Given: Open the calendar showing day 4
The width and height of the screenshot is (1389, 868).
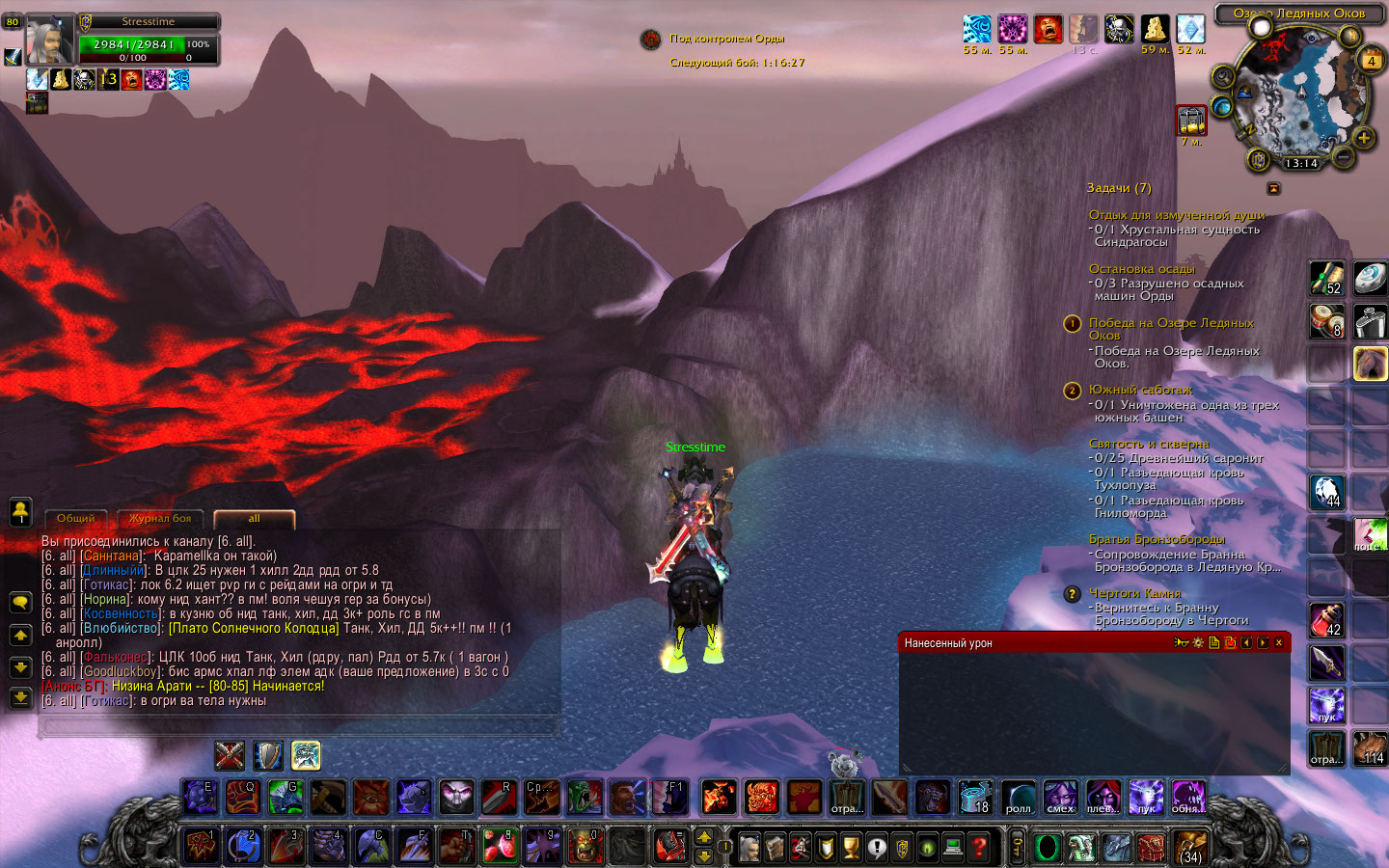Looking at the screenshot, I should pos(1371,60).
